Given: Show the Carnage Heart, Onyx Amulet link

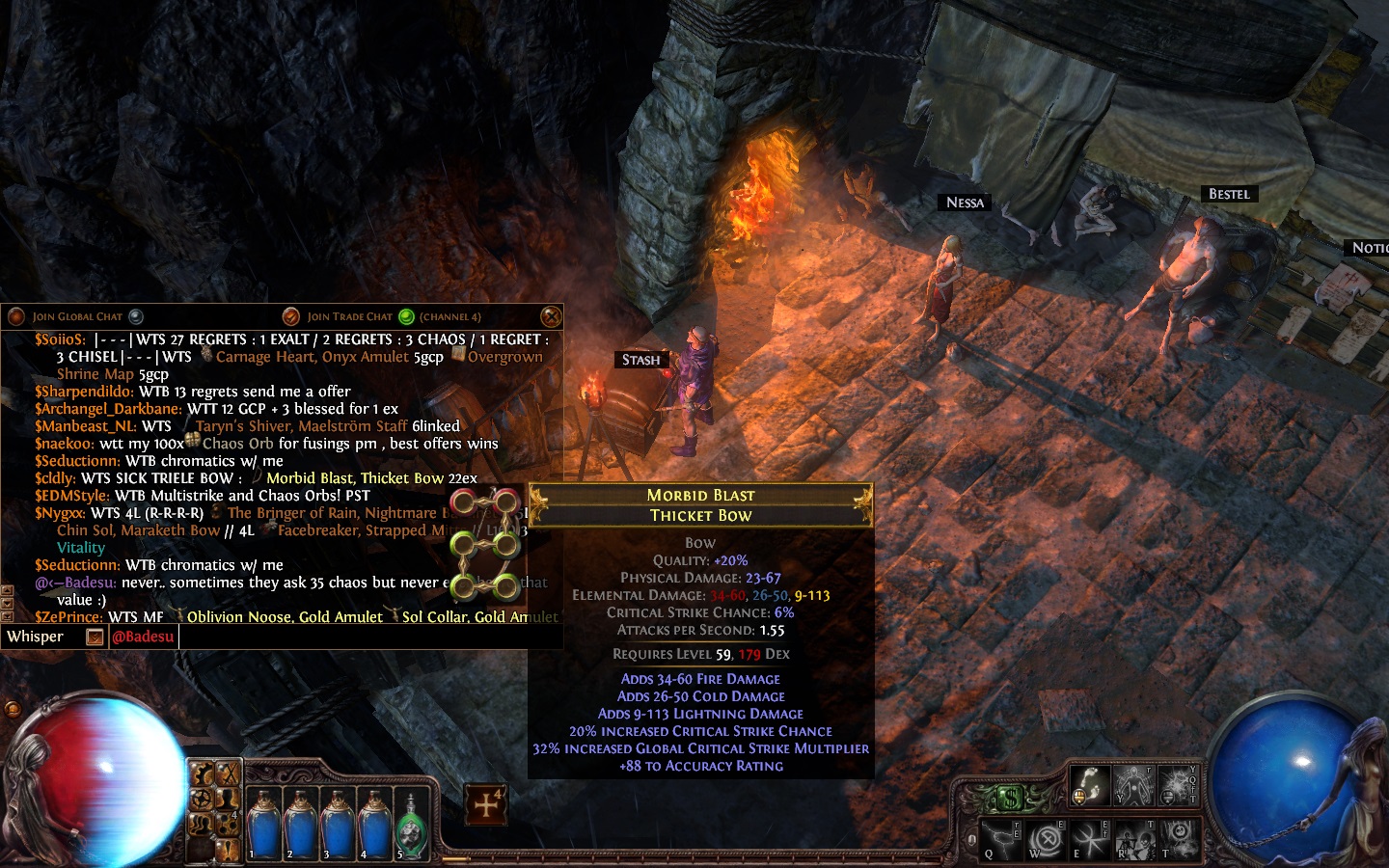Looking at the screenshot, I should pyautogui.click(x=313, y=357).
